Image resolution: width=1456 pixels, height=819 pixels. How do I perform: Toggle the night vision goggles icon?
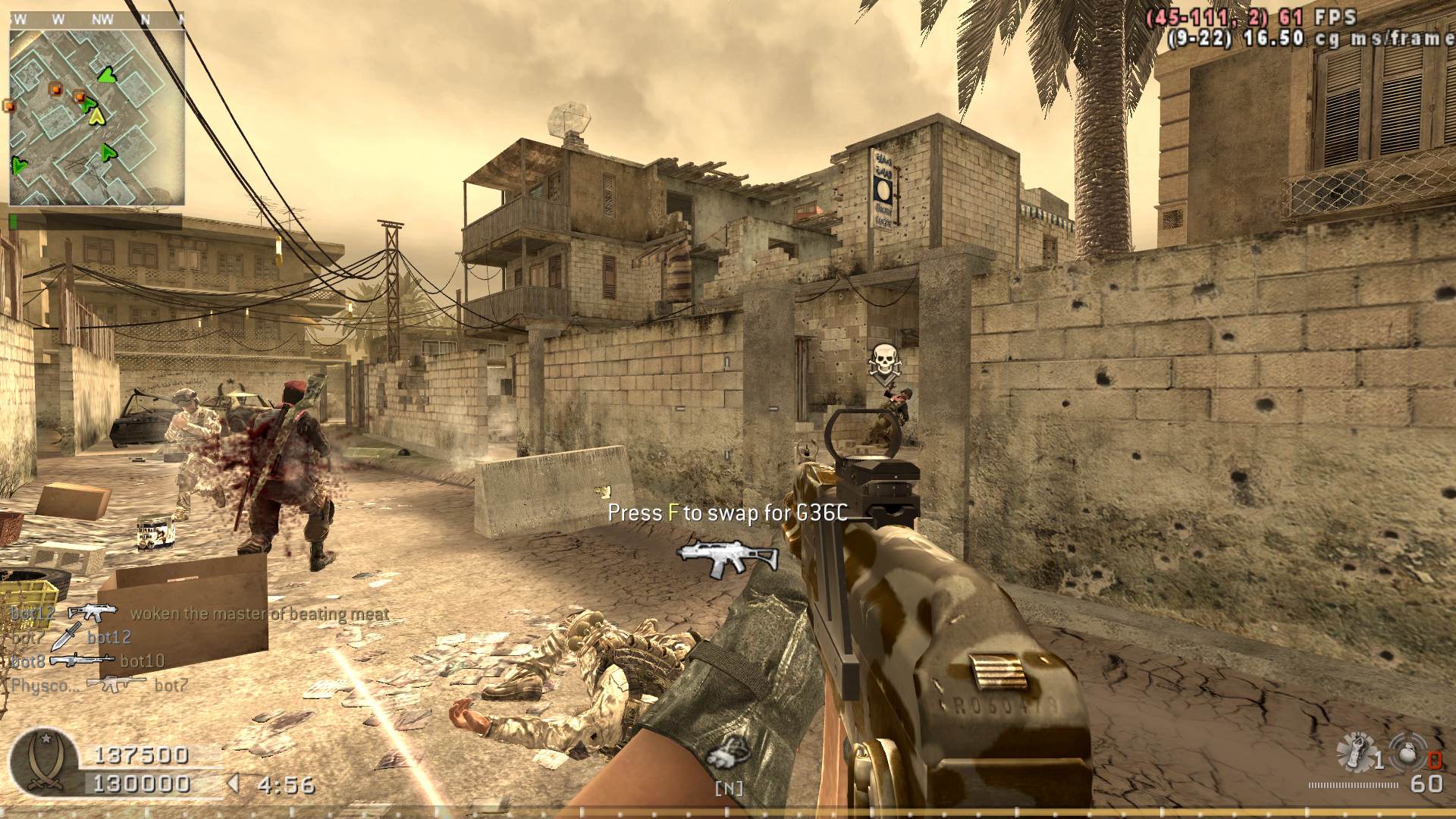(729, 752)
